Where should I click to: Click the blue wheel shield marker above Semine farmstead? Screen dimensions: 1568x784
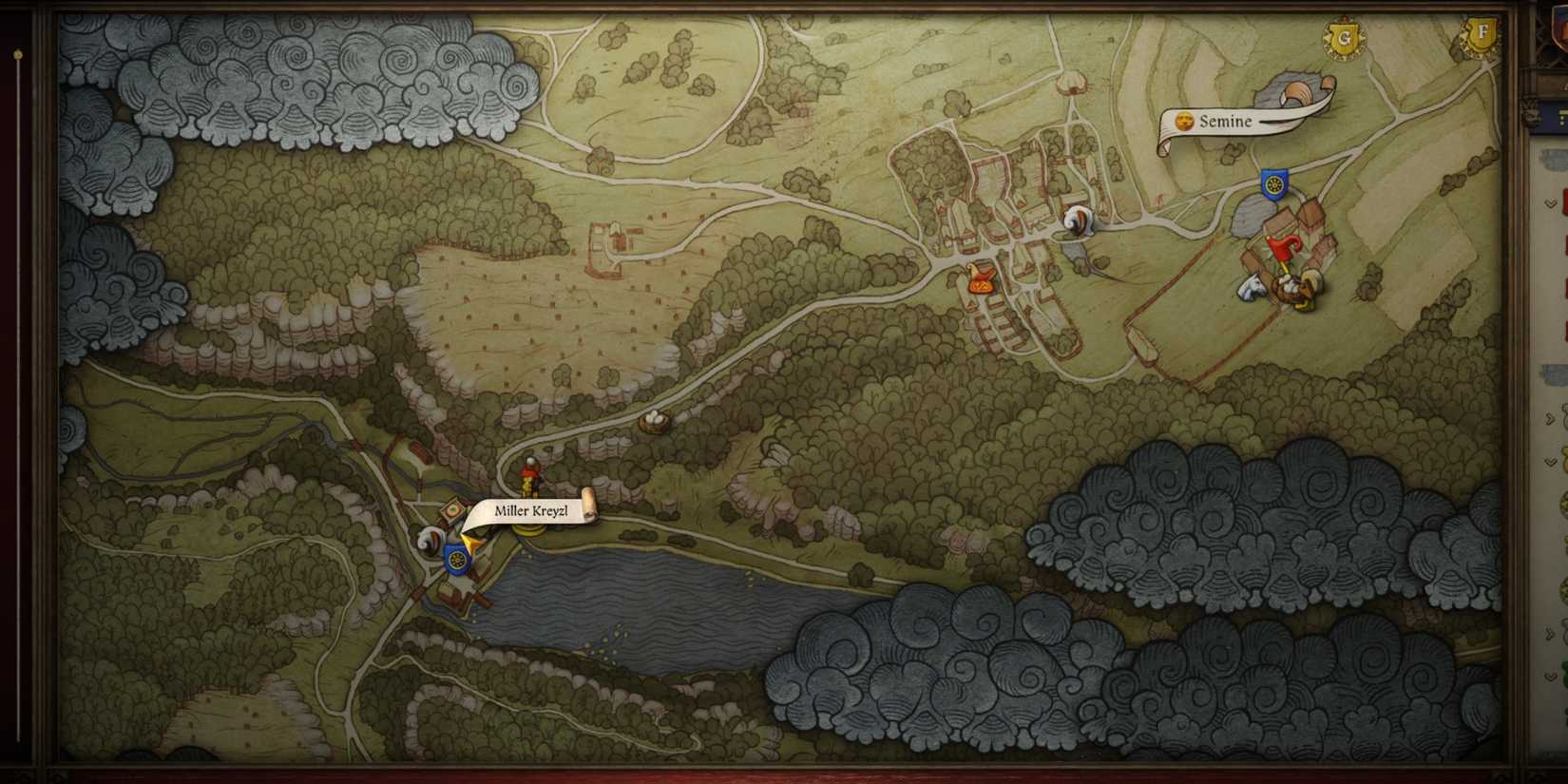1274,182
